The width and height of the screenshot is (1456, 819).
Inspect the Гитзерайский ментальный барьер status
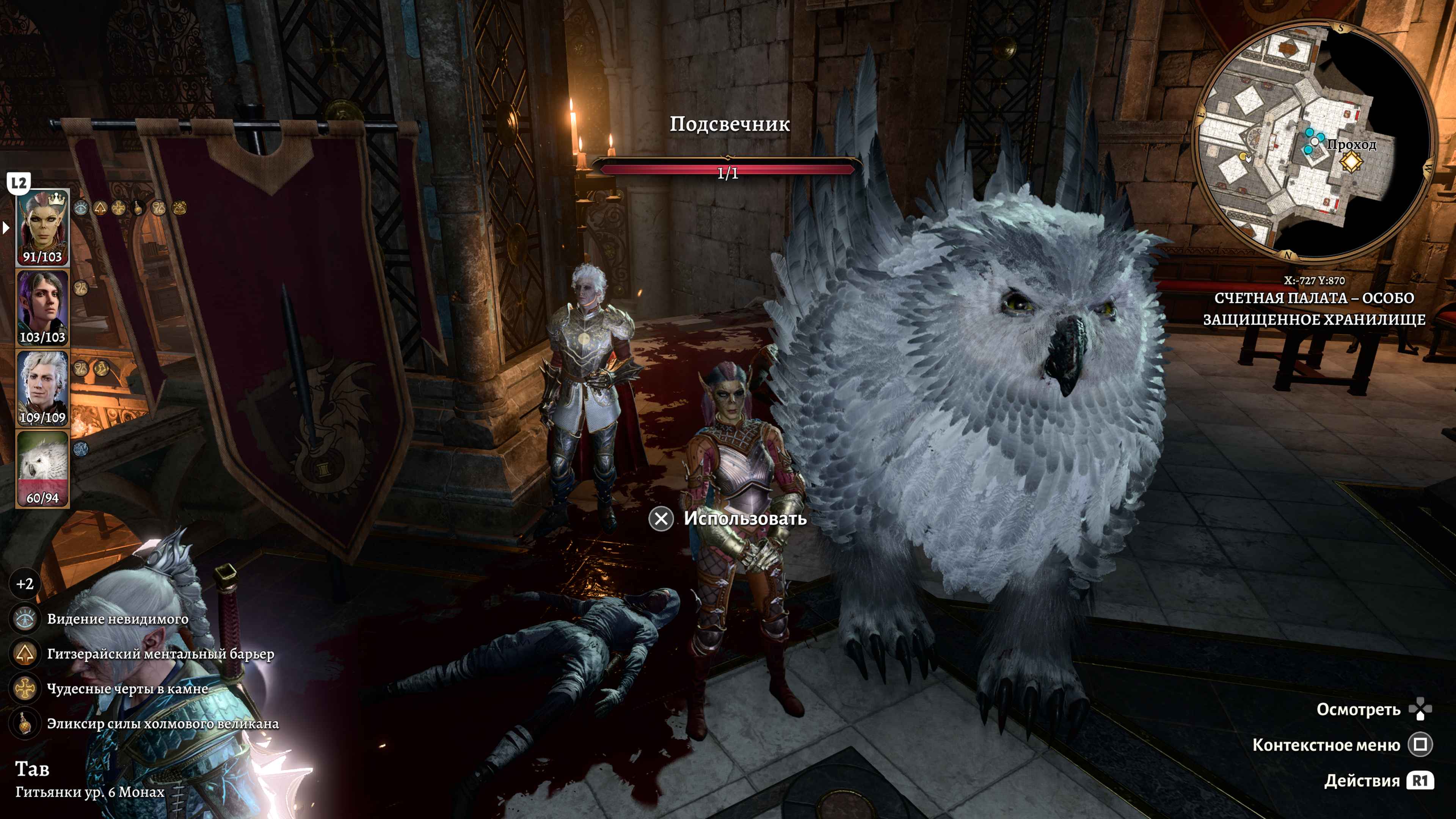click(25, 654)
